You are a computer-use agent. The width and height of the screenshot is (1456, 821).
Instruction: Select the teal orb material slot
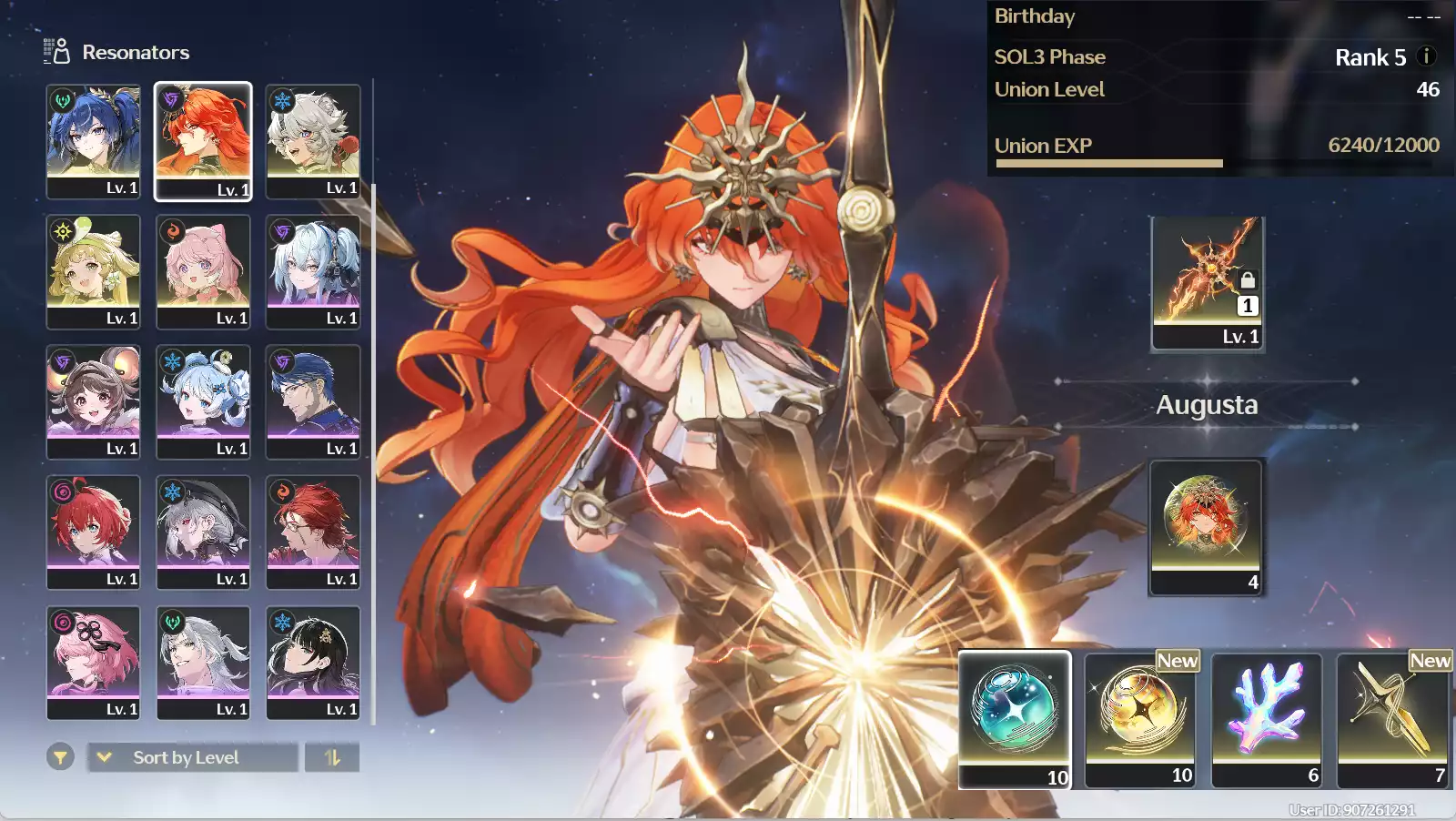pos(1015,718)
